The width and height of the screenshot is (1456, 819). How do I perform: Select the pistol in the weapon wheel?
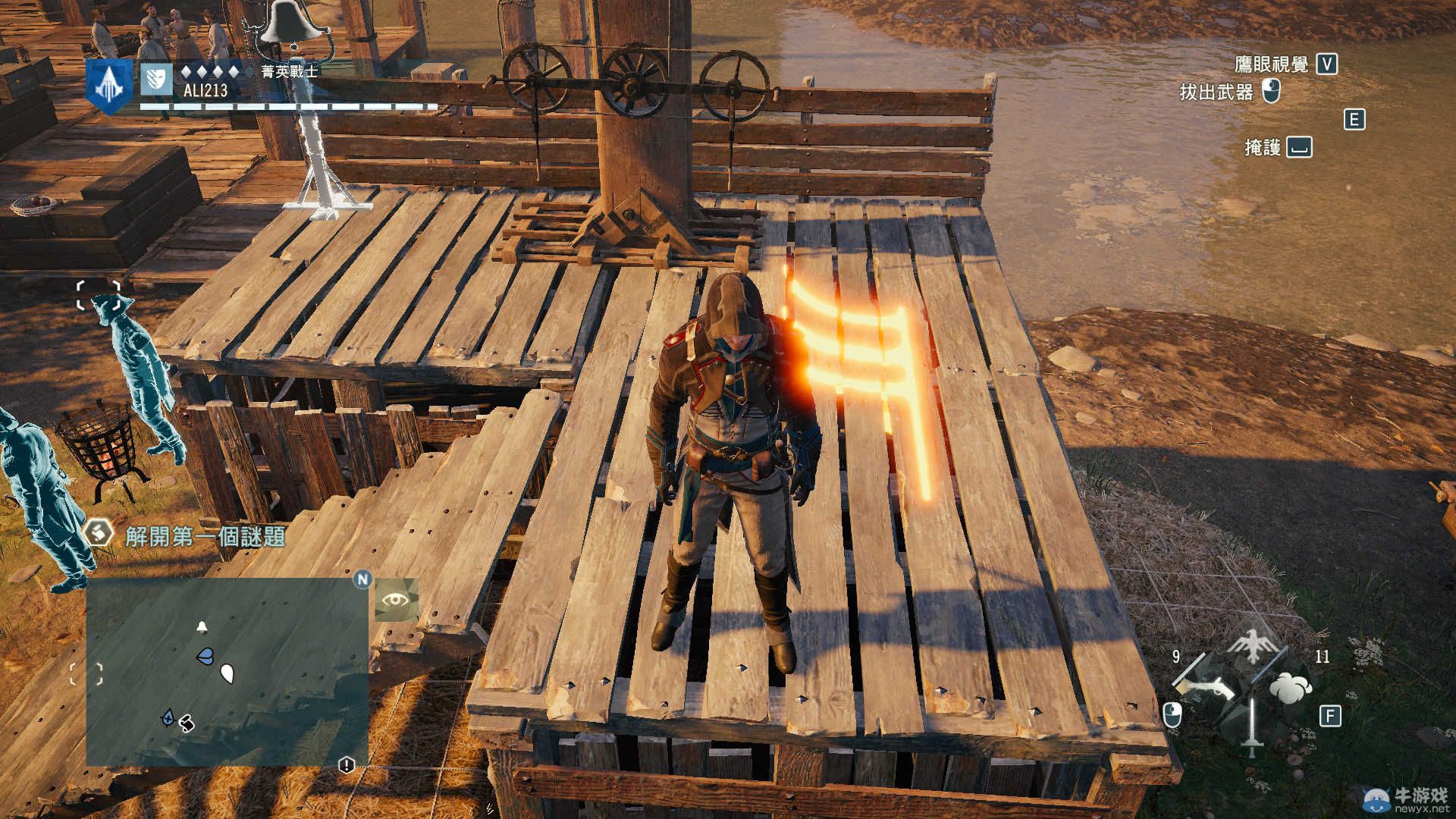pyautogui.click(x=1205, y=689)
